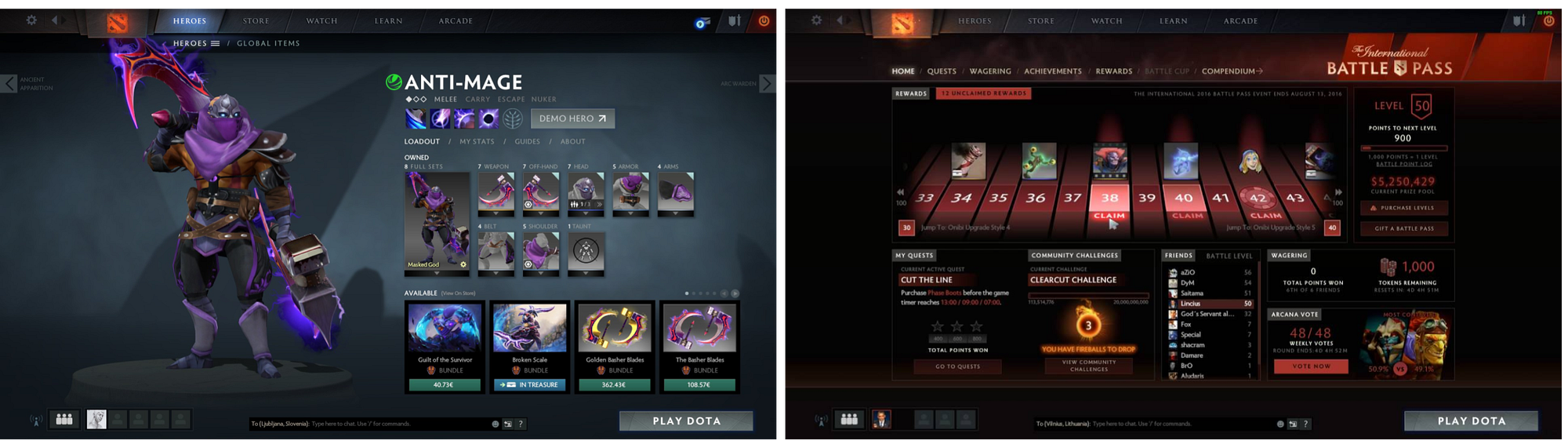Viewport: 1568px width, 448px height.
Task: Select Gift a Battle Pass
Action: coord(1403,228)
